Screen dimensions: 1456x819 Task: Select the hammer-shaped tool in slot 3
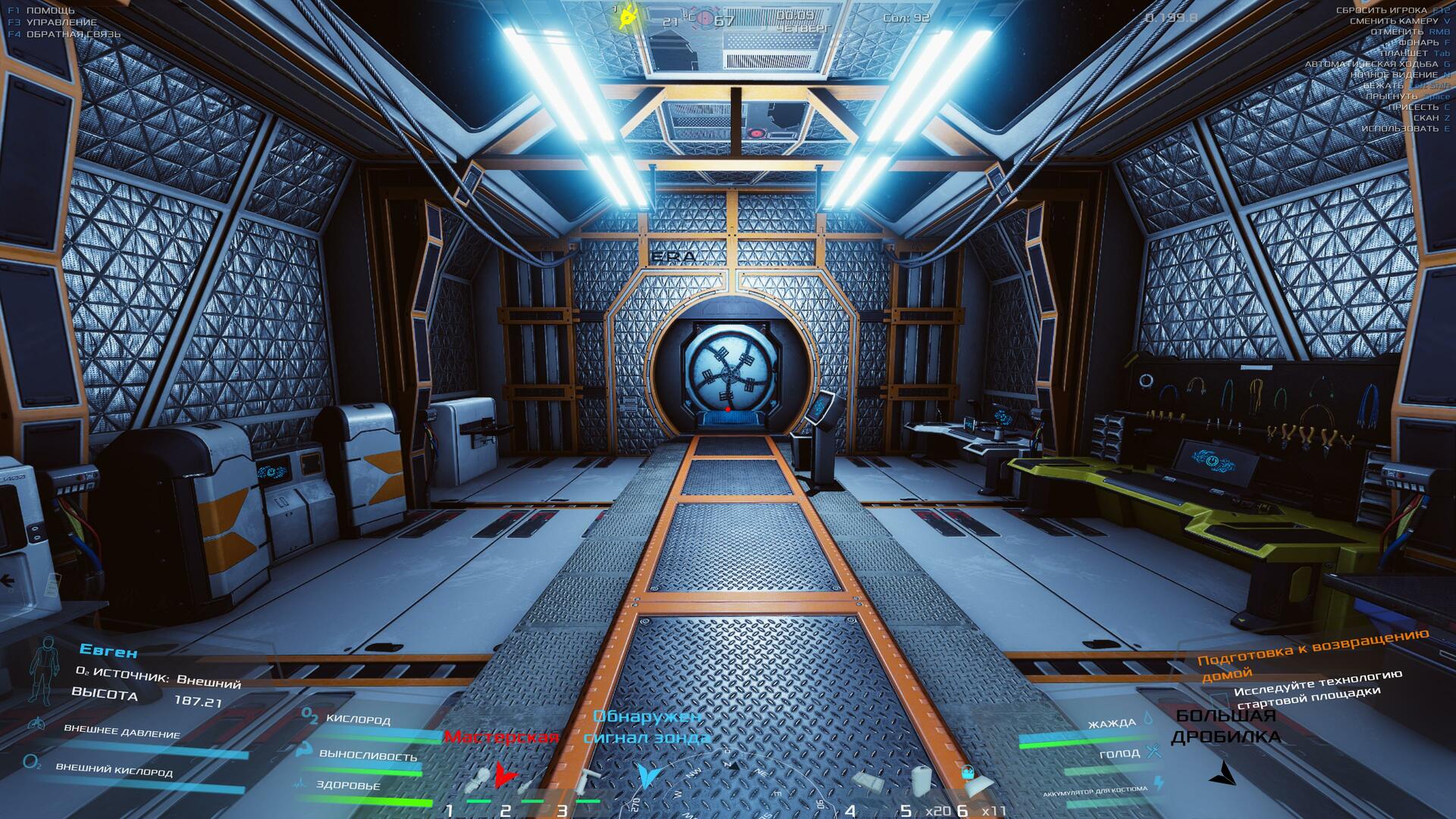(x=586, y=781)
